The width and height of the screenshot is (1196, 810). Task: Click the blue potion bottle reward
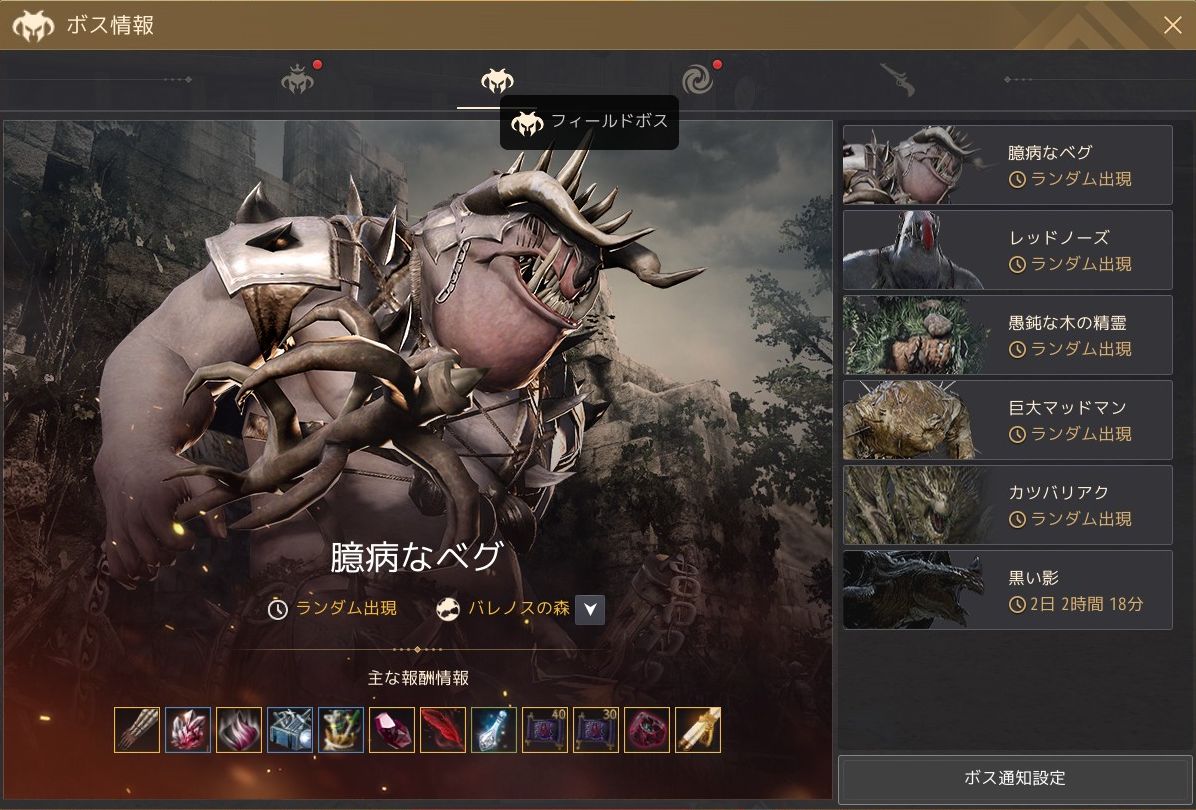494,730
